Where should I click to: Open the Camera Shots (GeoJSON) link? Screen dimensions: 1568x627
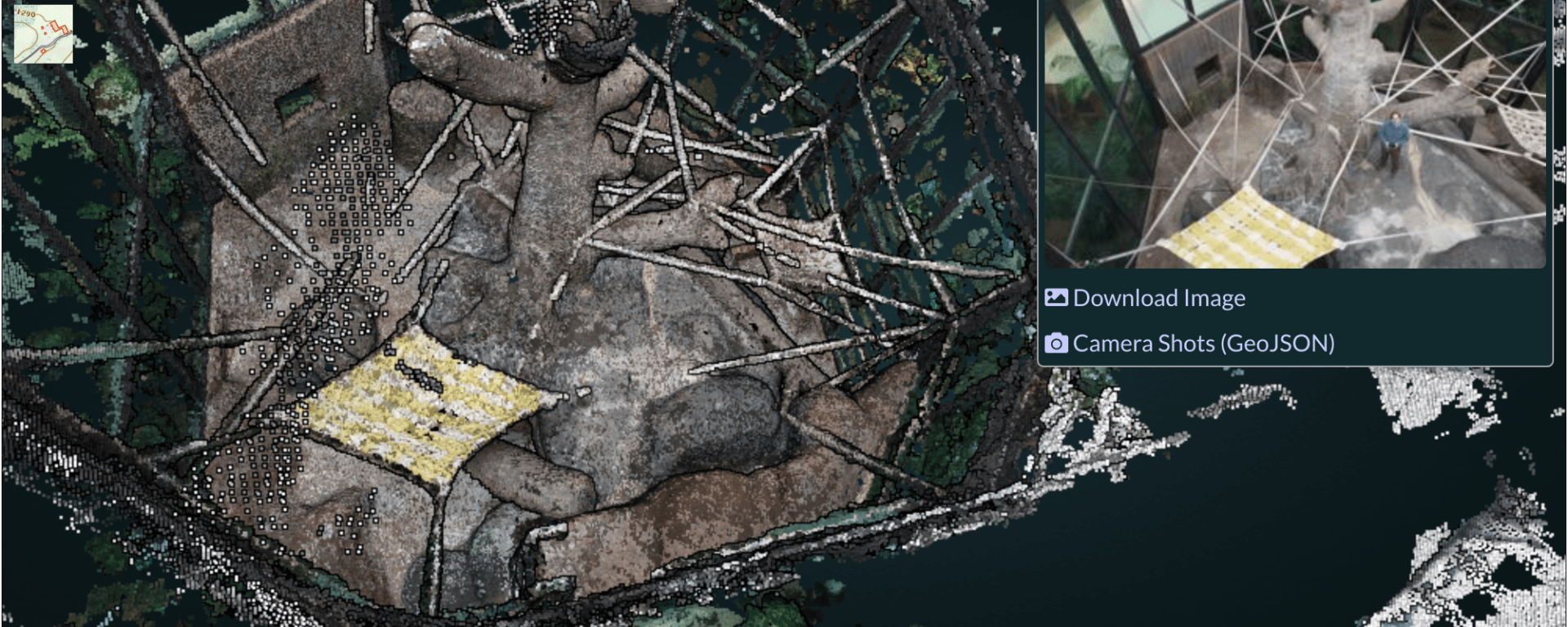pyautogui.click(x=1202, y=344)
